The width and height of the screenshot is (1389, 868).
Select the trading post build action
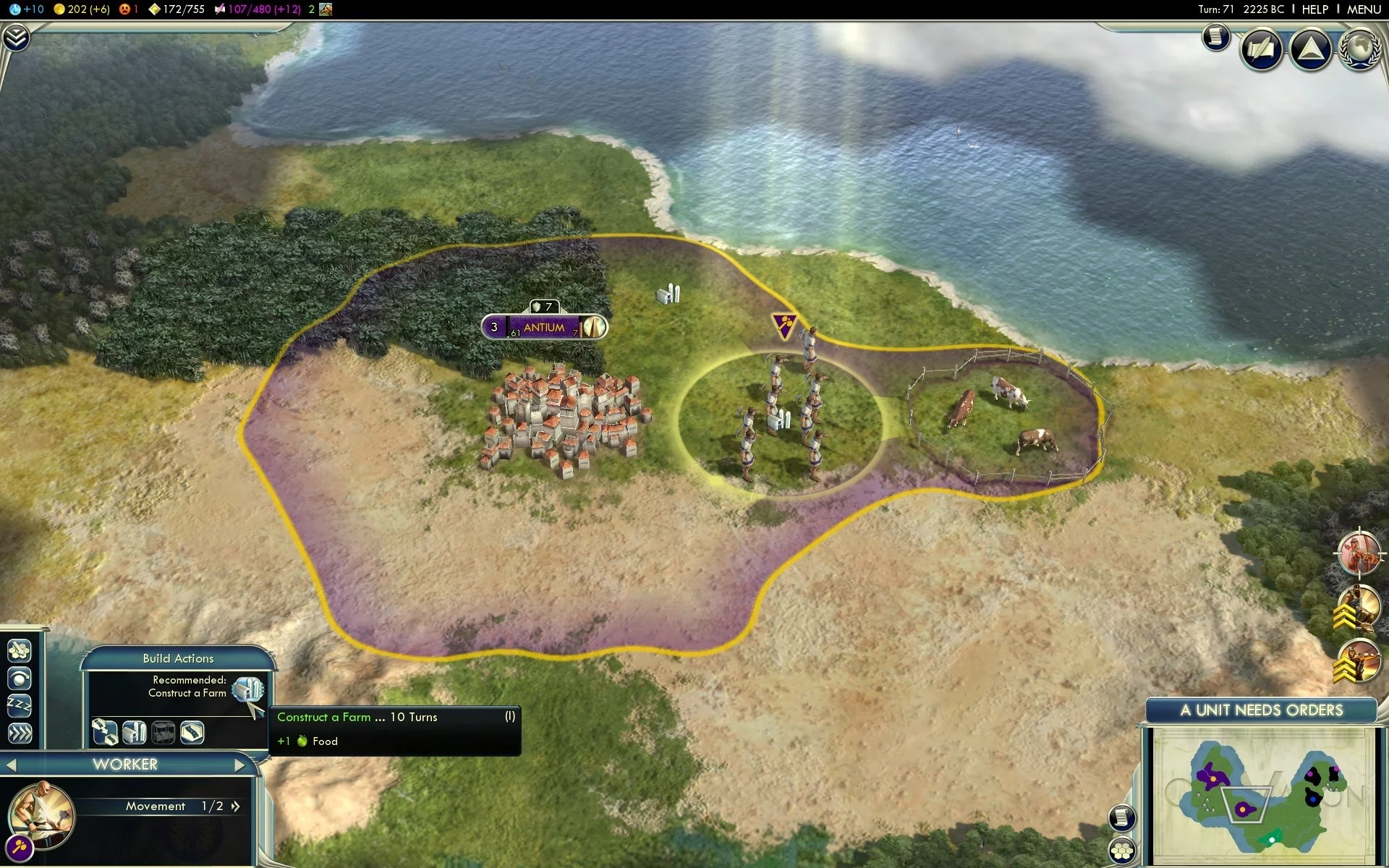point(163,732)
